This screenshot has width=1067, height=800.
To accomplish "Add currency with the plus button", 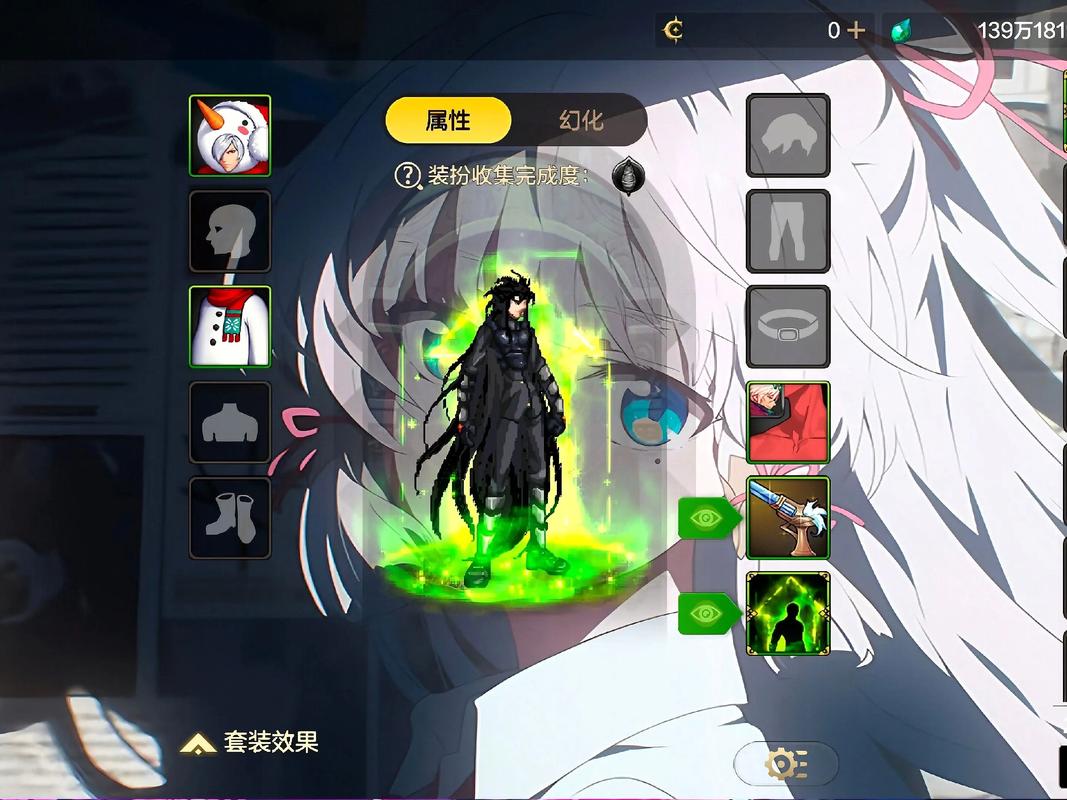I will (x=856, y=30).
